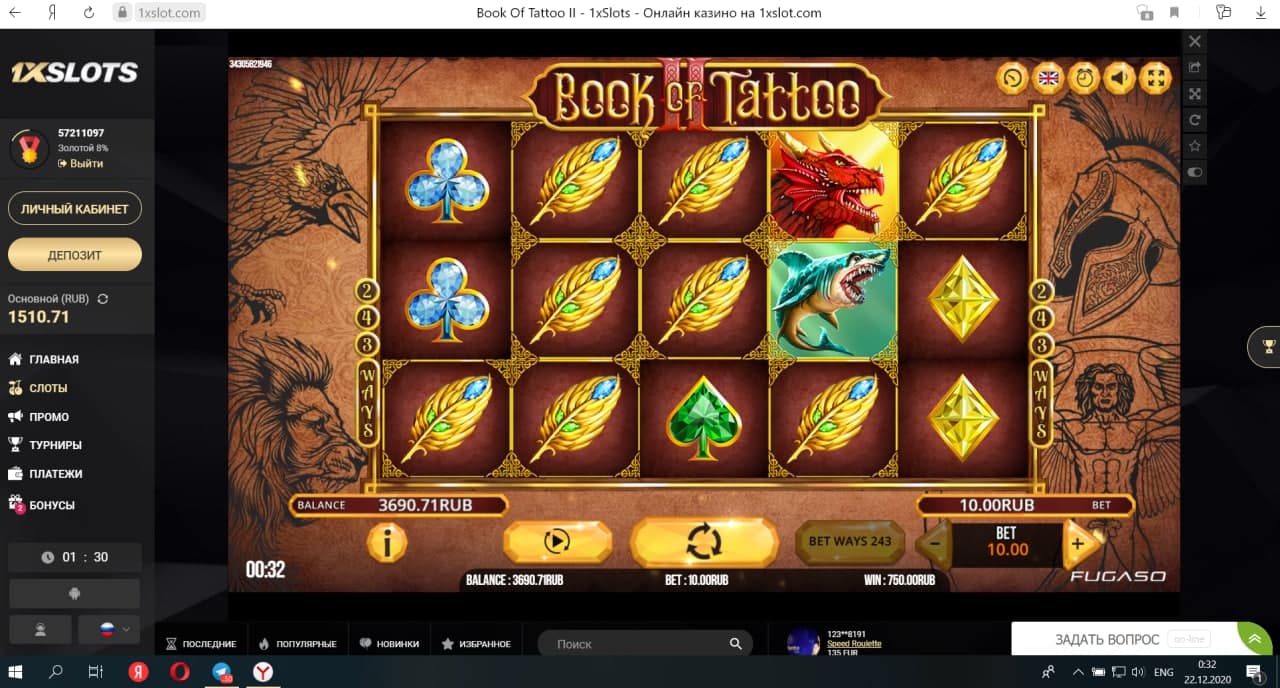Toggle the game sound speaker icon
The height and width of the screenshot is (688, 1280).
[x=1120, y=77]
